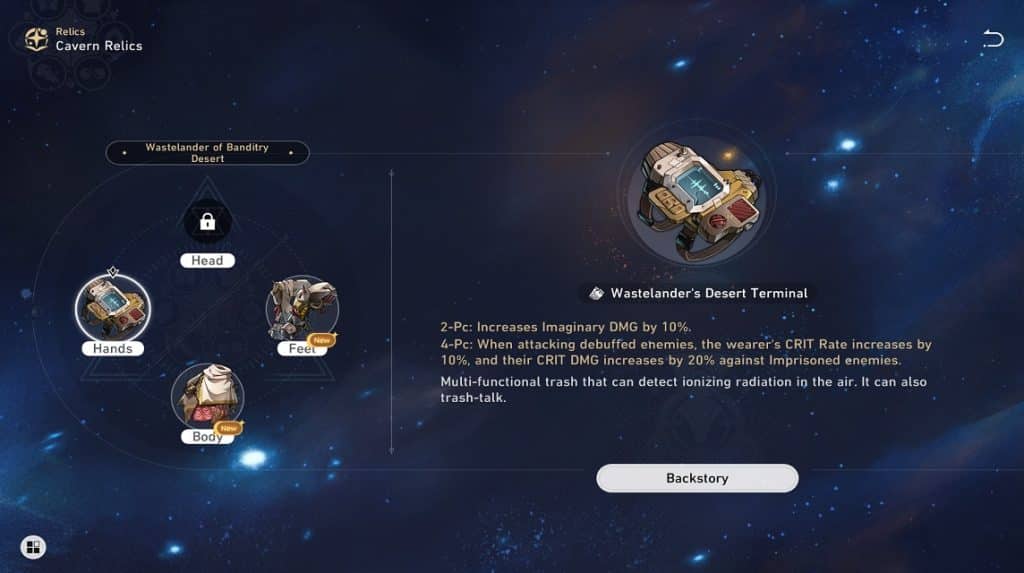Select the Hands relic slot
Image resolution: width=1024 pixels, height=573 pixels.
click(x=113, y=306)
